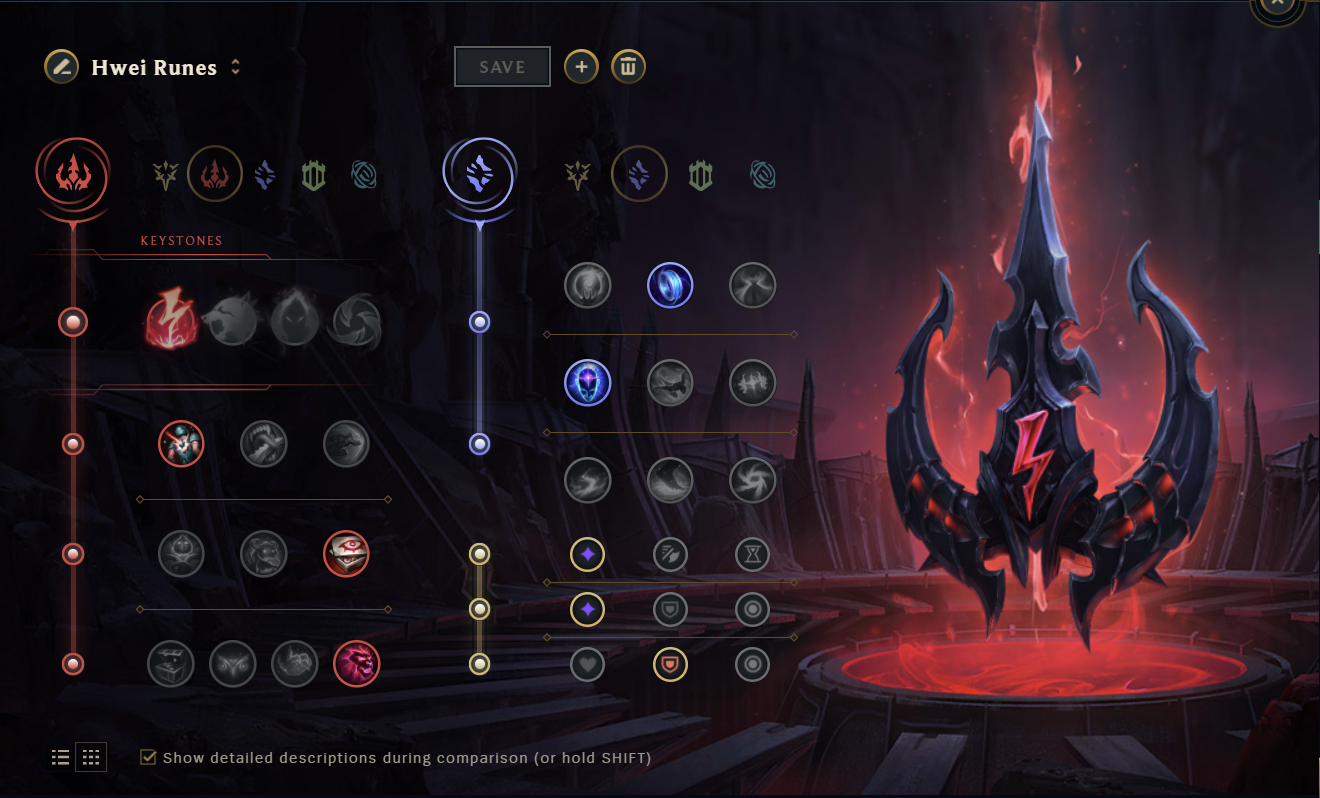Select the Transcendence rune
The image size is (1320, 798).
(587, 383)
